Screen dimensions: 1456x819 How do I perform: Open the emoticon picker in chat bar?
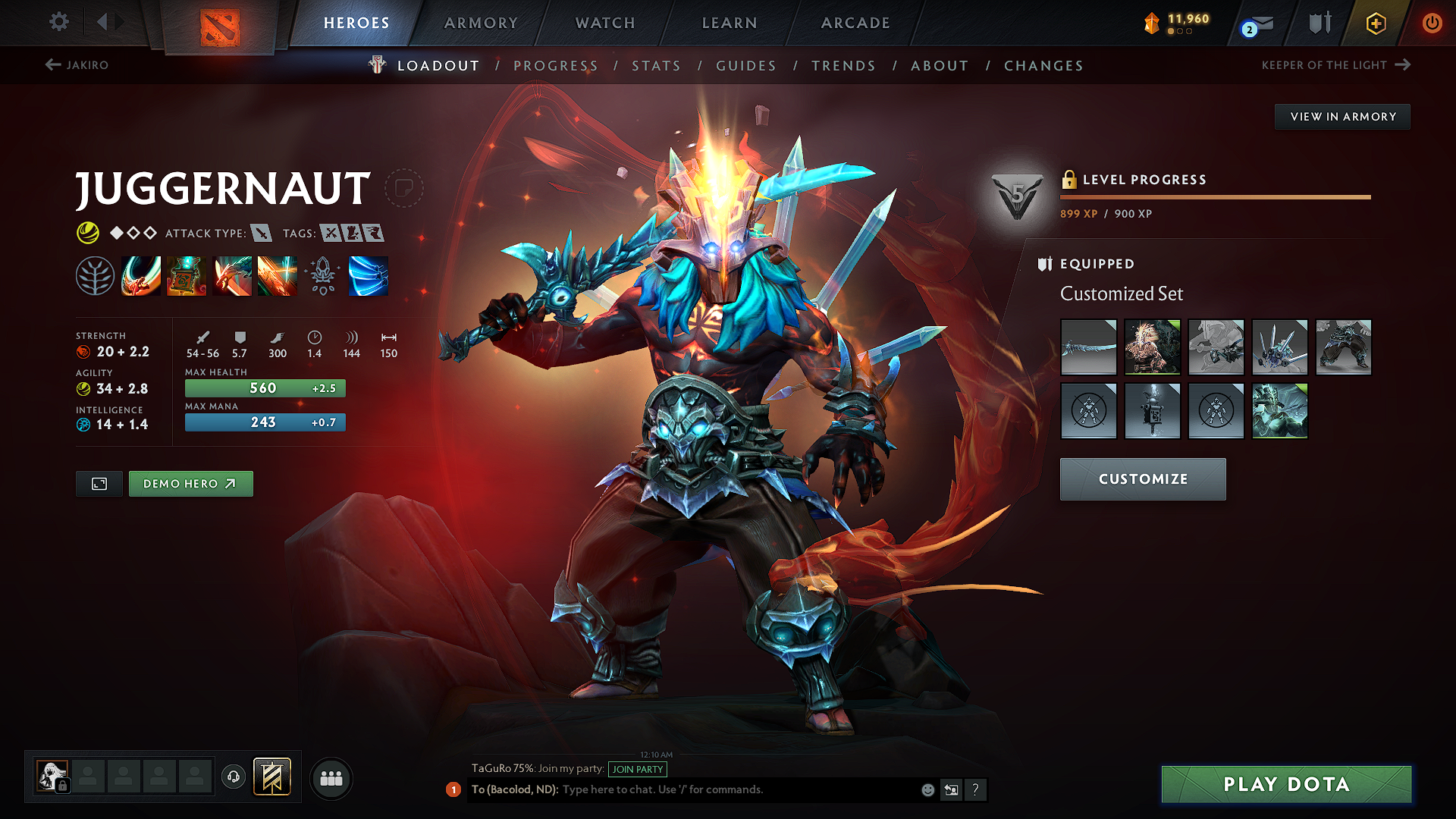[927, 789]
